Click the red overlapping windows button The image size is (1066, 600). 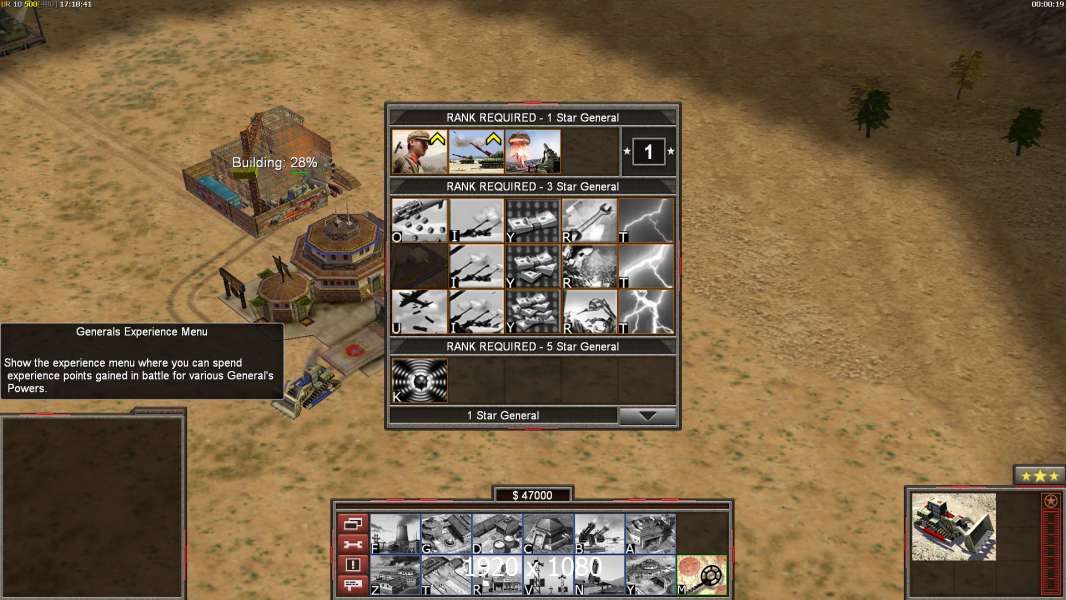point(352,524)
